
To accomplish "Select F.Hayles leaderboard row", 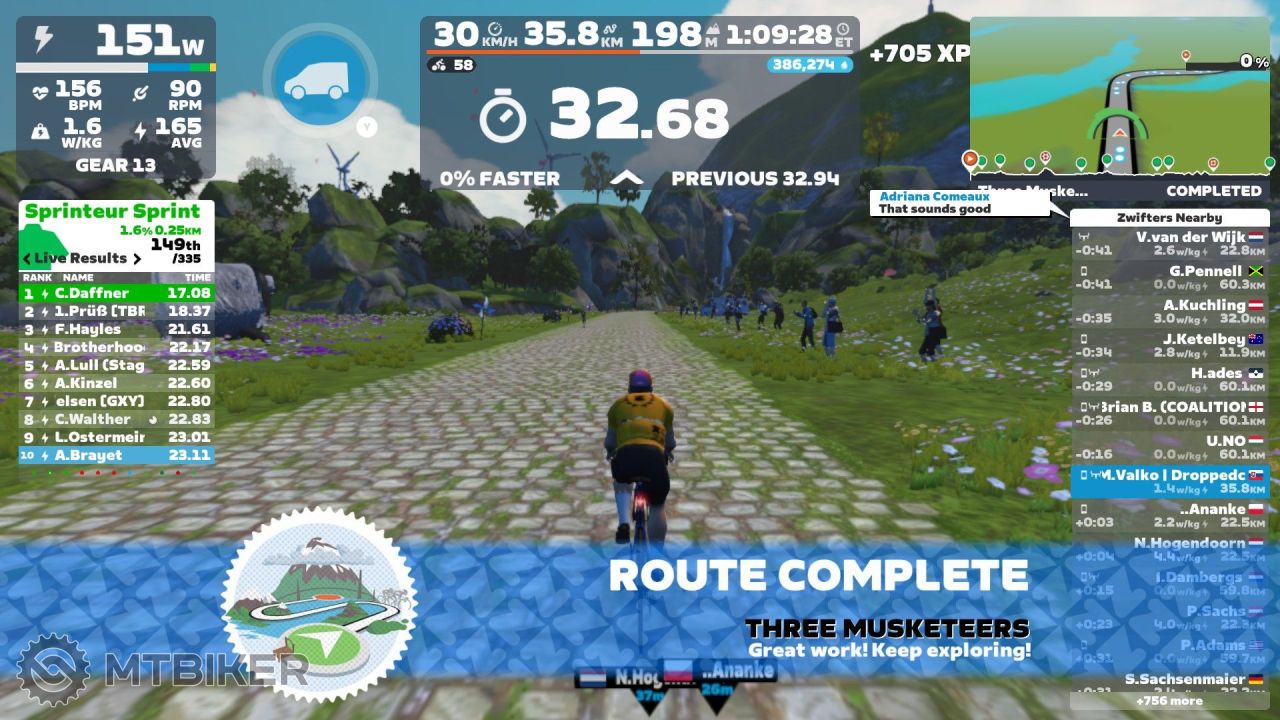I will (x=116, y=329).
